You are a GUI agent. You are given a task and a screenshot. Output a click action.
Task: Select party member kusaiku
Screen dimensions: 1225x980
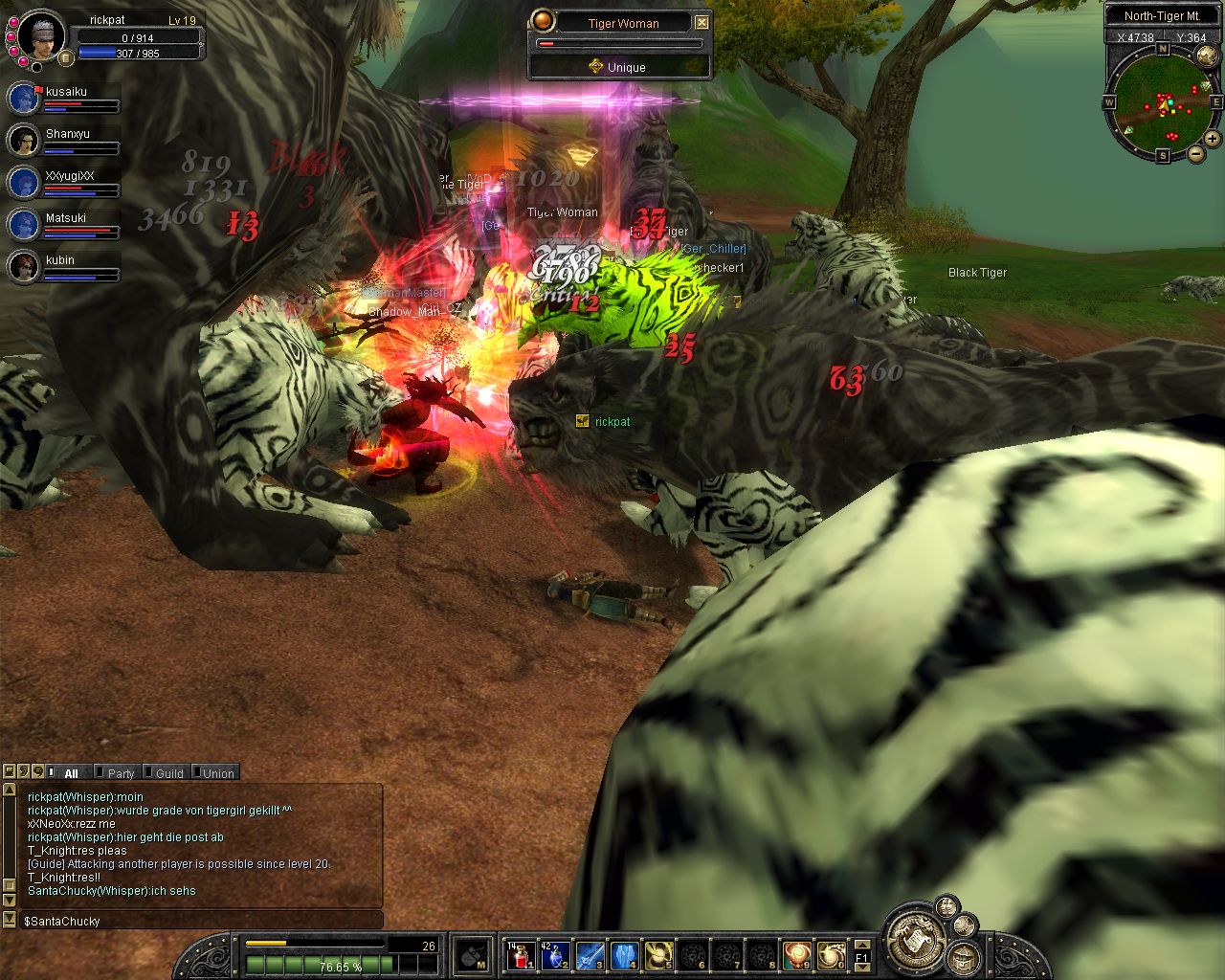(24, 99)
